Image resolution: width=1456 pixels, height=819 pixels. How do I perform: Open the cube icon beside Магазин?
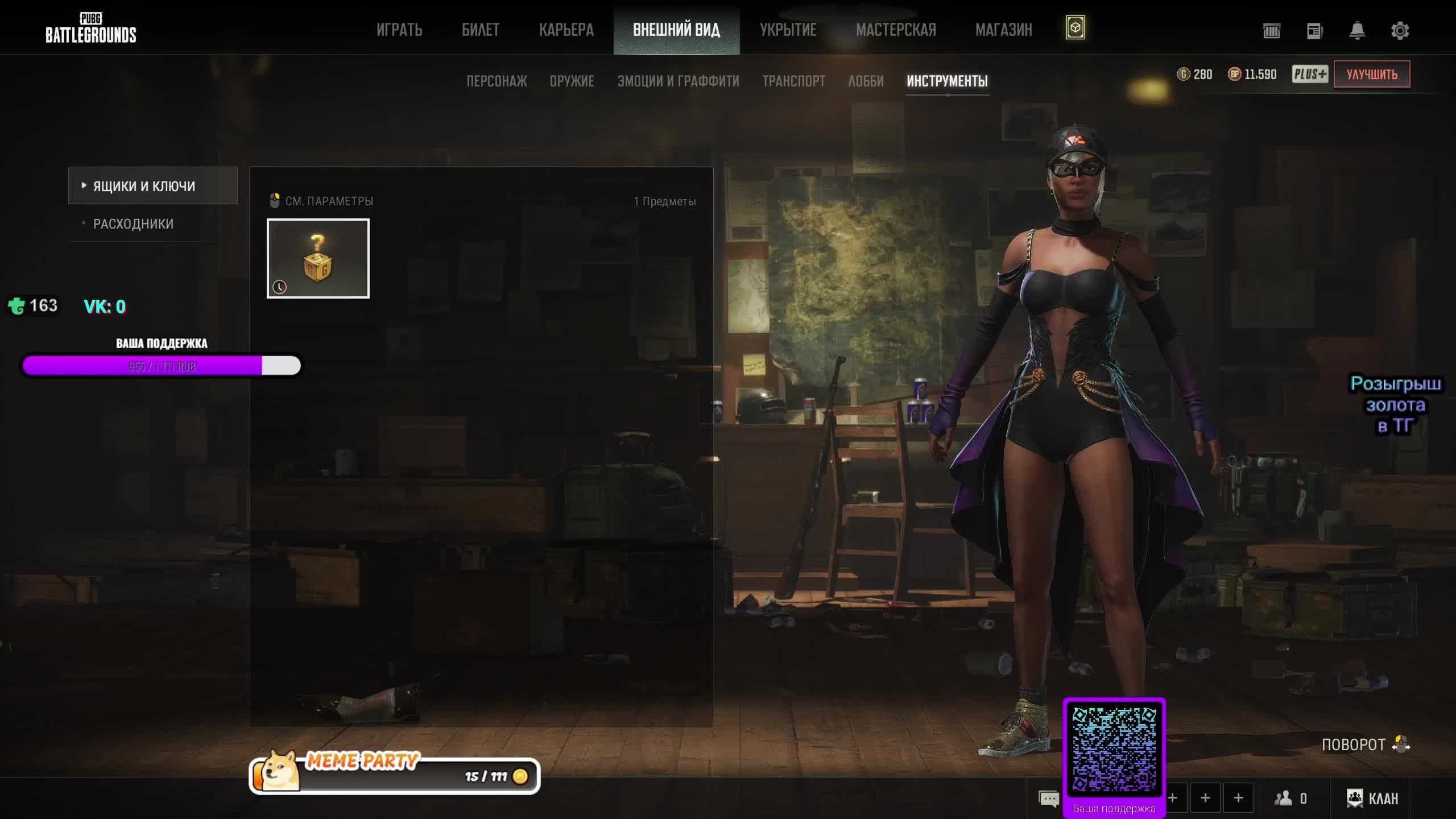(1075, 28)
